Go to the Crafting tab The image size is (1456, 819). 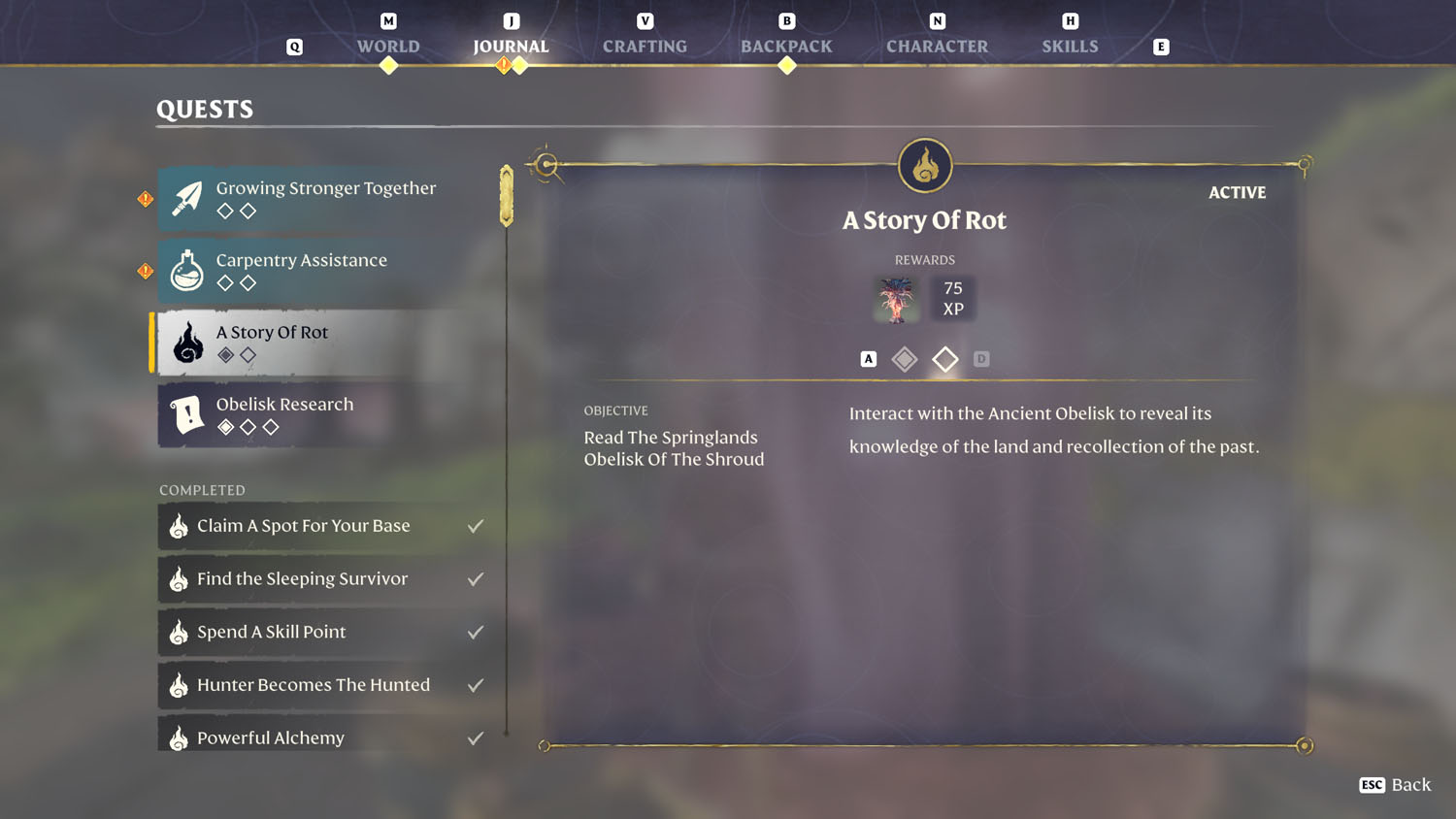[645, 46]
